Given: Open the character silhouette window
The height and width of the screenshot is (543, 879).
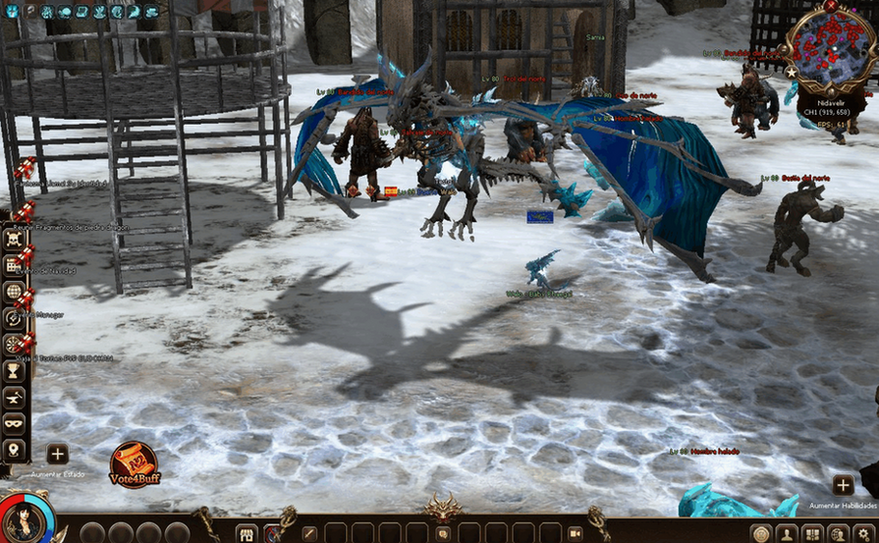Looking at the screenshot, I should [x=788, y=534].
